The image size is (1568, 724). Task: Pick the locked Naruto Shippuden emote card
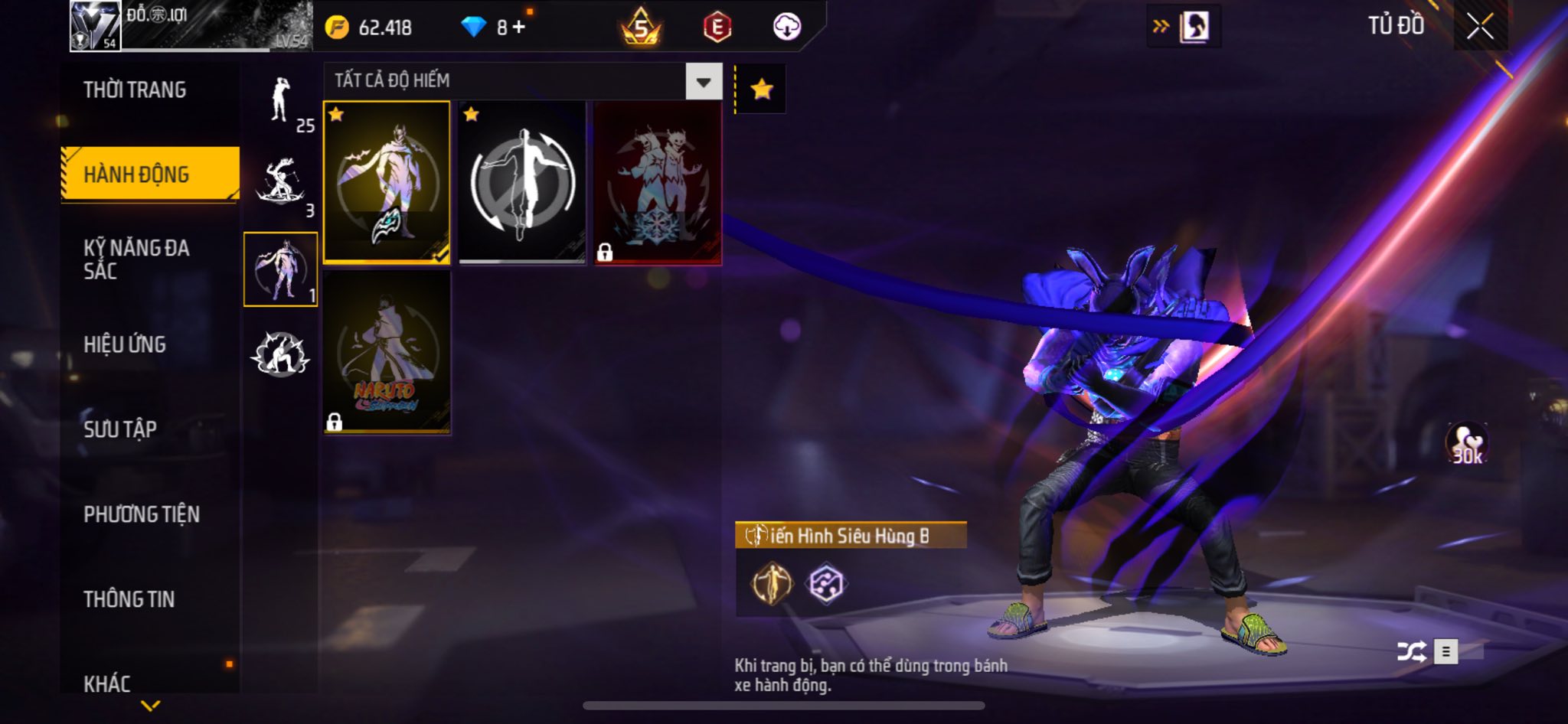click(387, 352)
